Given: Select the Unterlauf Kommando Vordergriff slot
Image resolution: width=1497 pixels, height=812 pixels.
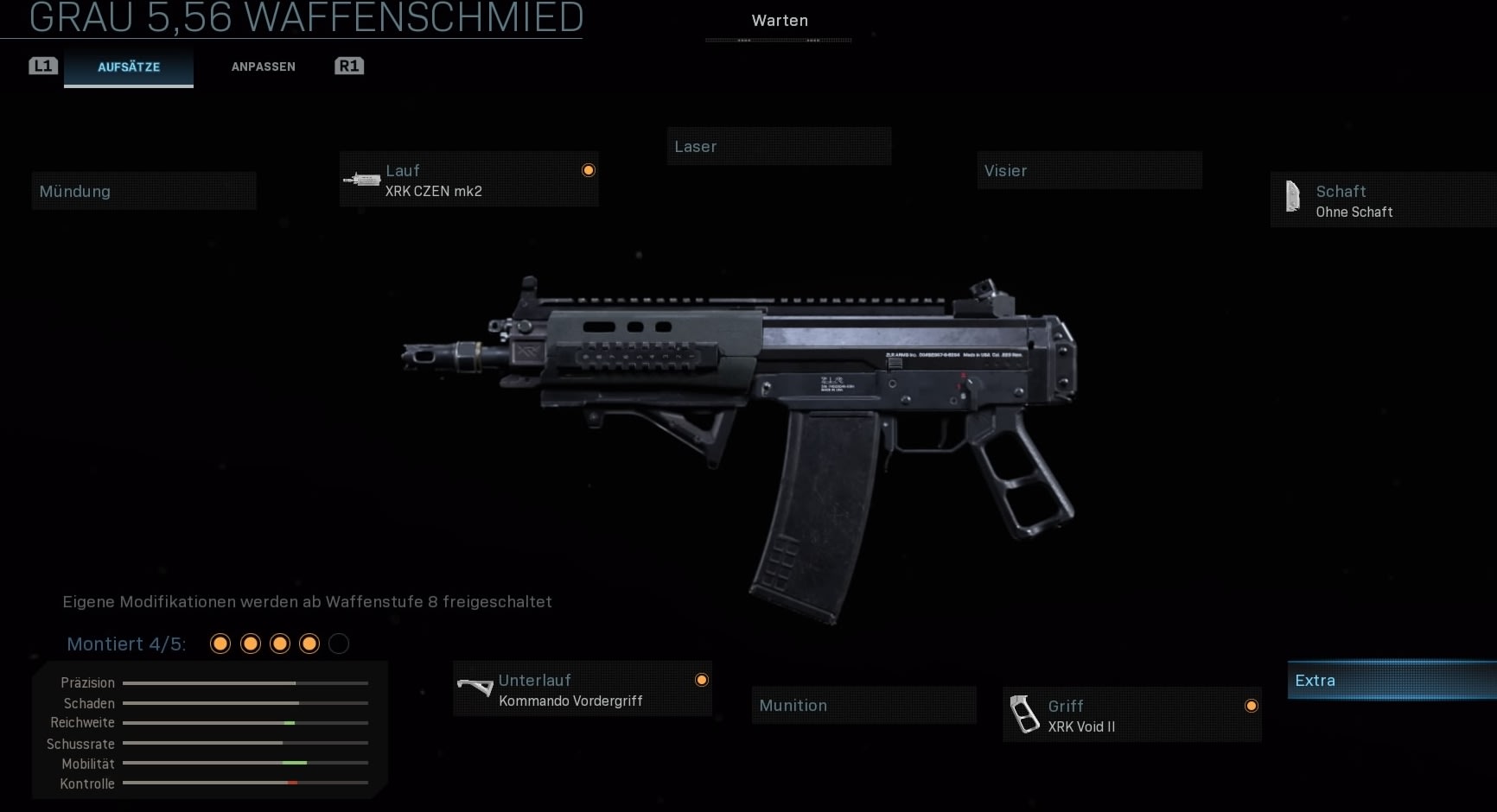Looking at the screenshot, I should tap(583, 689).
